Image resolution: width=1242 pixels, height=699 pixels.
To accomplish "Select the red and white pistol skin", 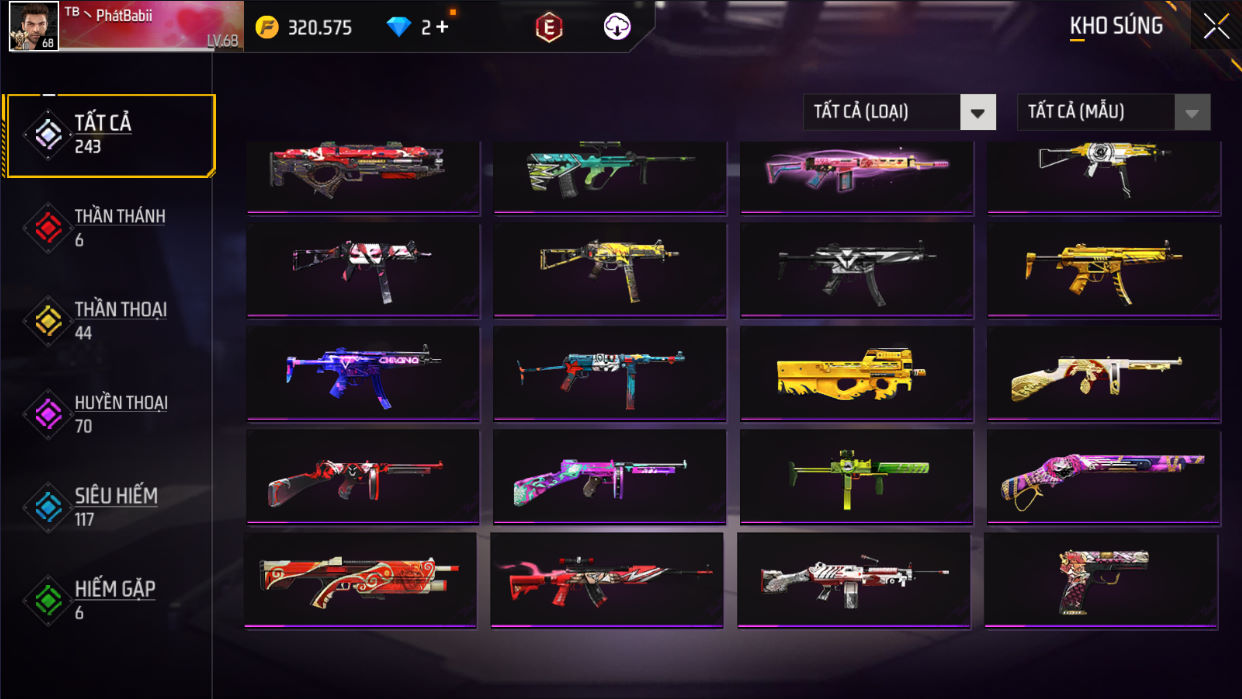I will pos(1101,580).
